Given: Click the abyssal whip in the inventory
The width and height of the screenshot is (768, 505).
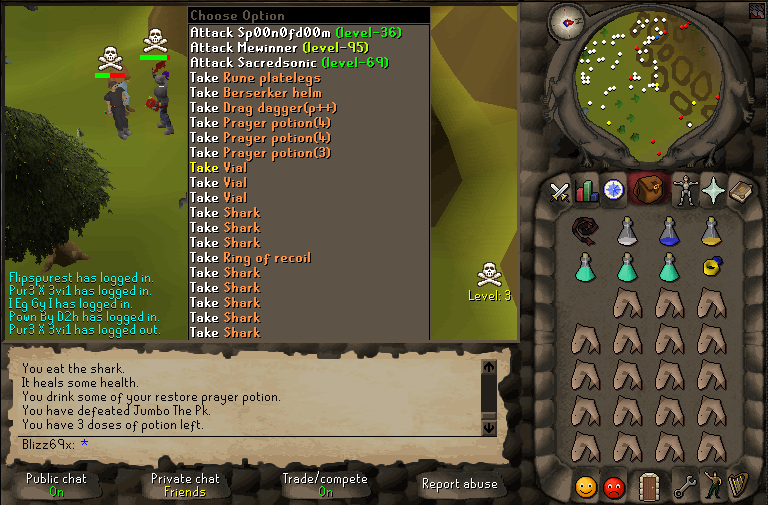Looking at the screenshot, I should [x=586, y=231].
